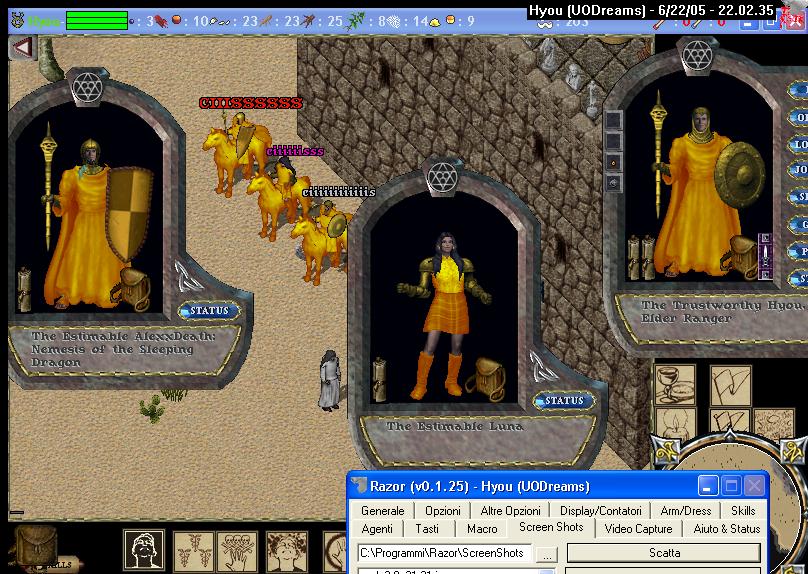This screenshot has width=808, height=574.
Task: Close the Razor window
Action: pyautogui.click(x=755, y=486)
